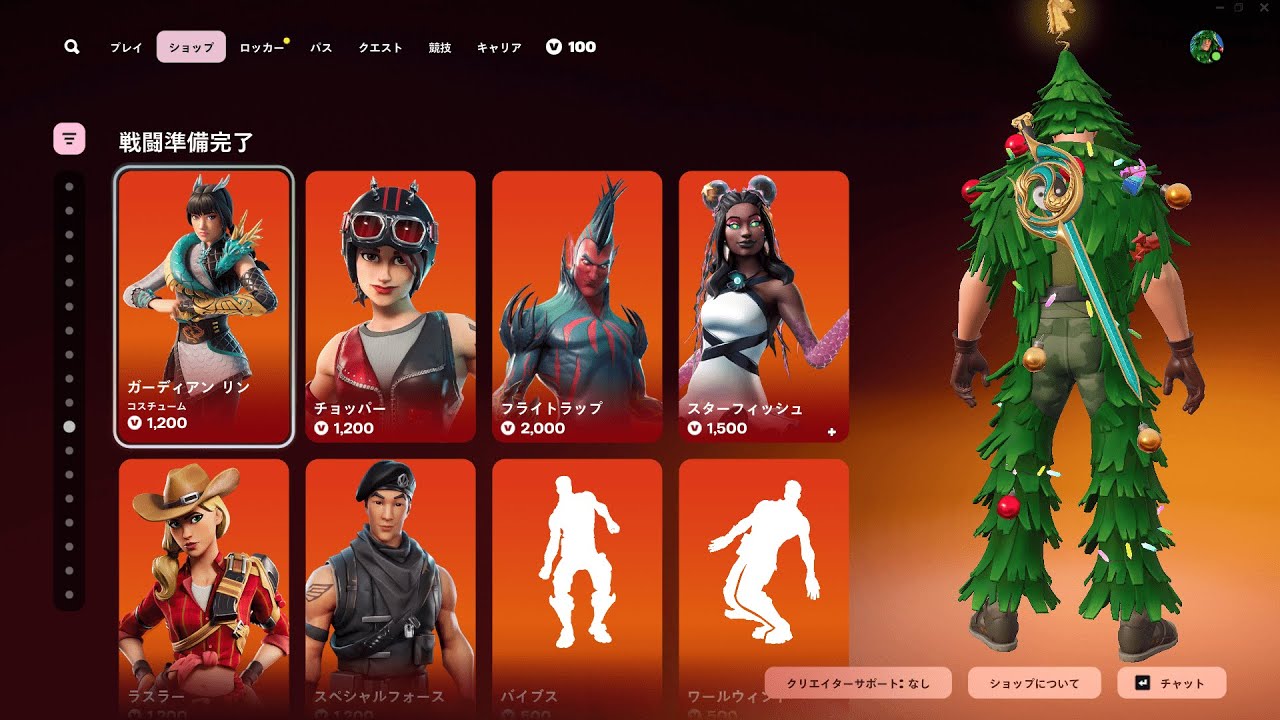
Task: Pick the スターフィッシュ outfit card
Action: pos(764,306)
